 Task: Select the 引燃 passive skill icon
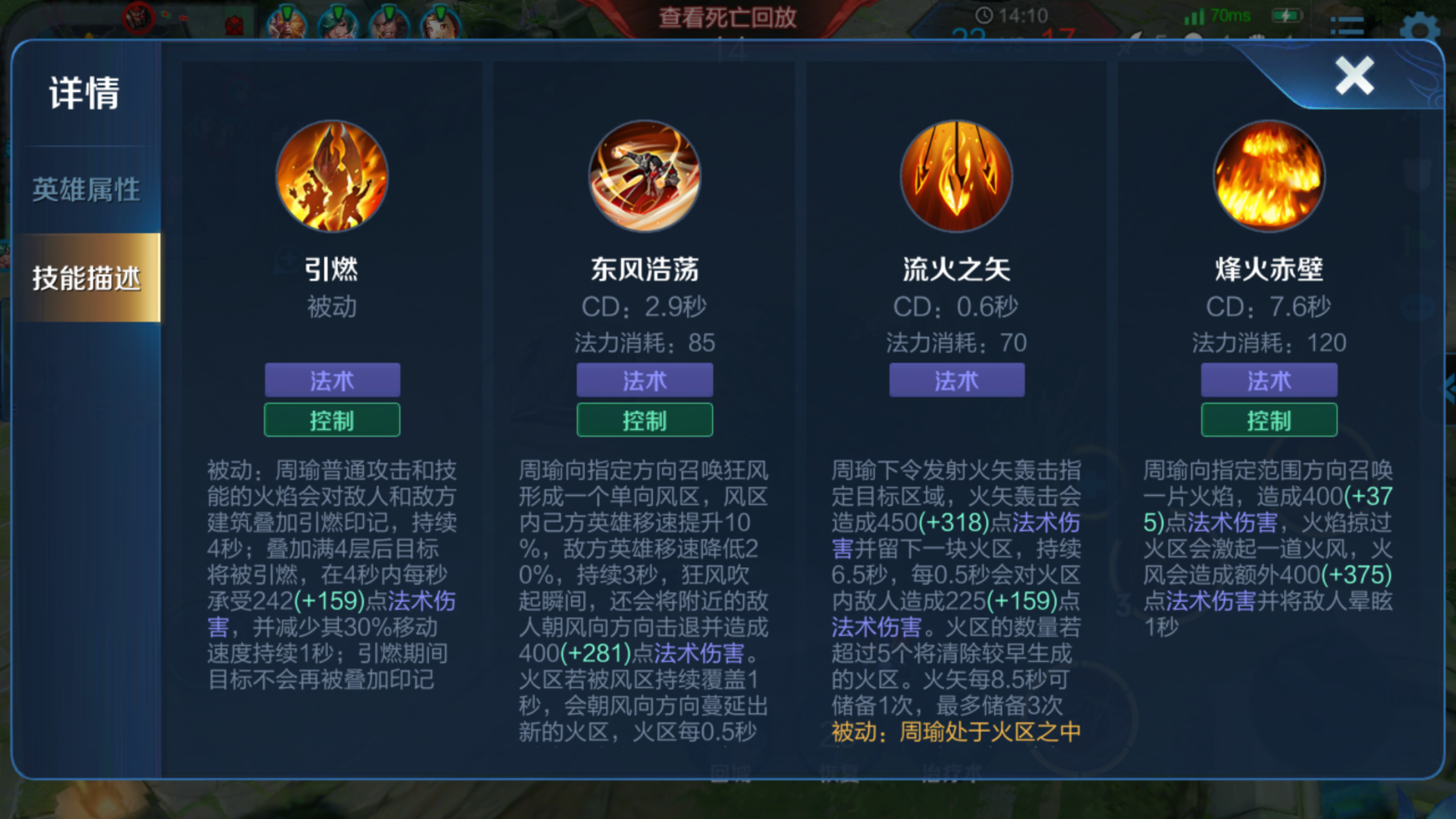coord(332,174)
